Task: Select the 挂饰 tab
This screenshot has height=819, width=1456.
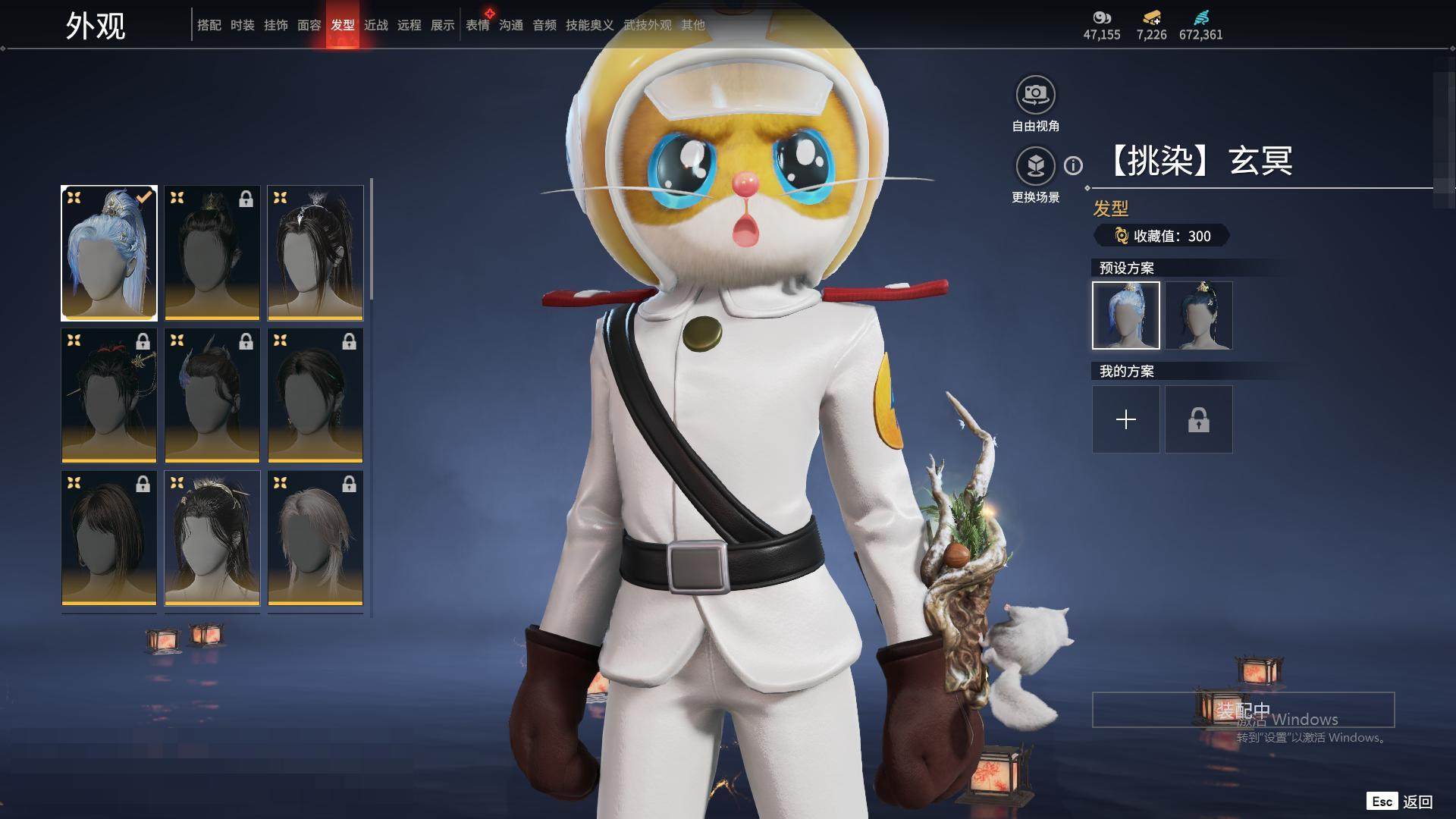Action: 275,25
